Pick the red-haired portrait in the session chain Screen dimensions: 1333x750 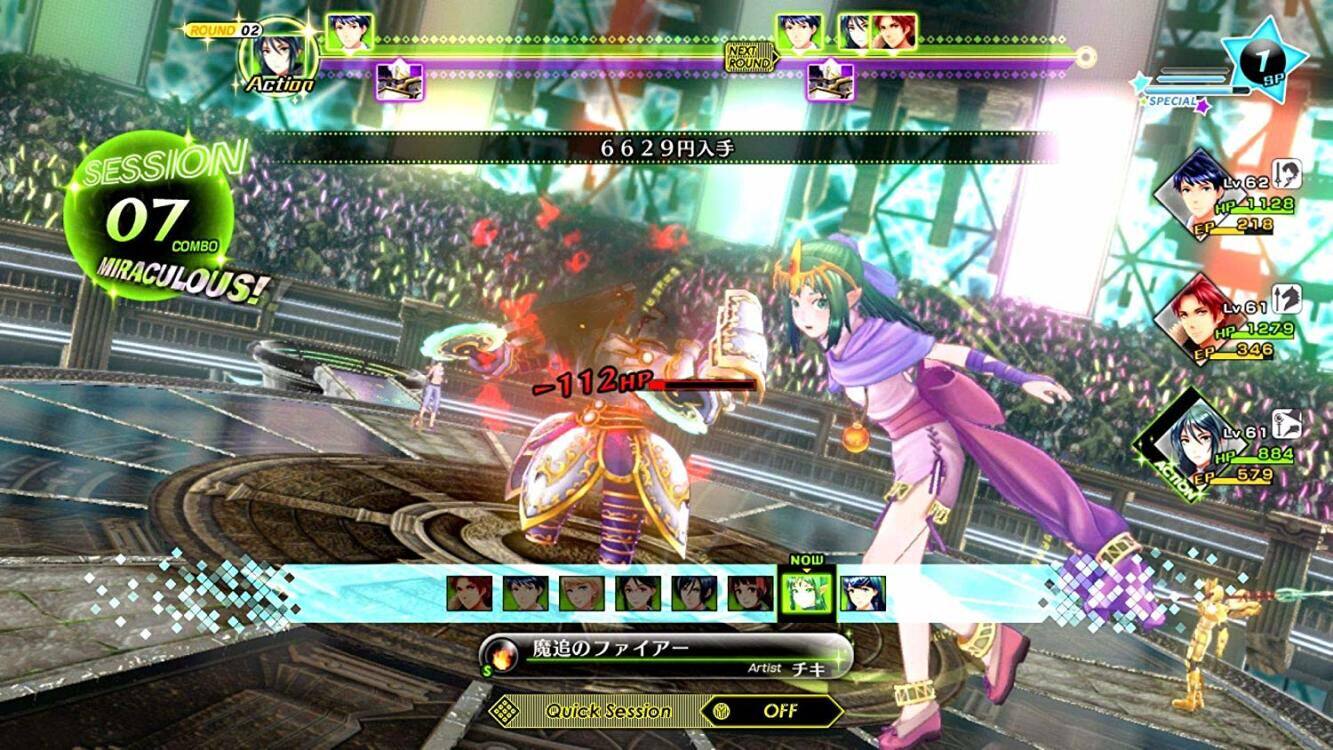tap(469, 593)
